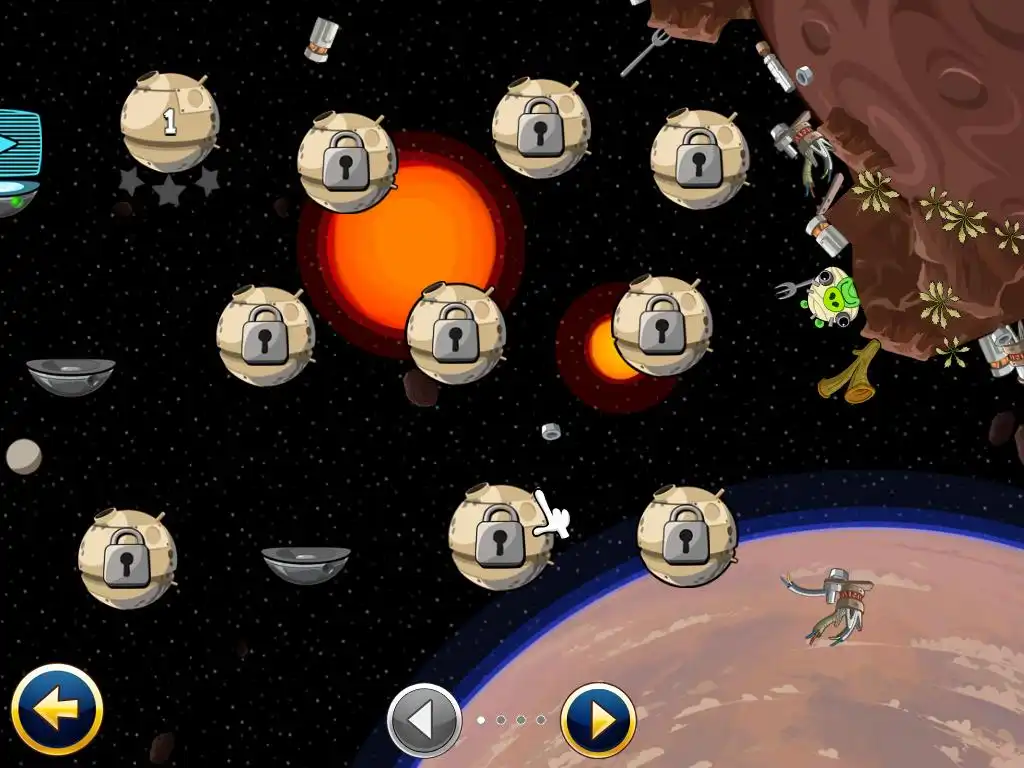Click the gray previous page arrow
The height and width of the screenshot is (768, 1024).
[x=424, y=720]
